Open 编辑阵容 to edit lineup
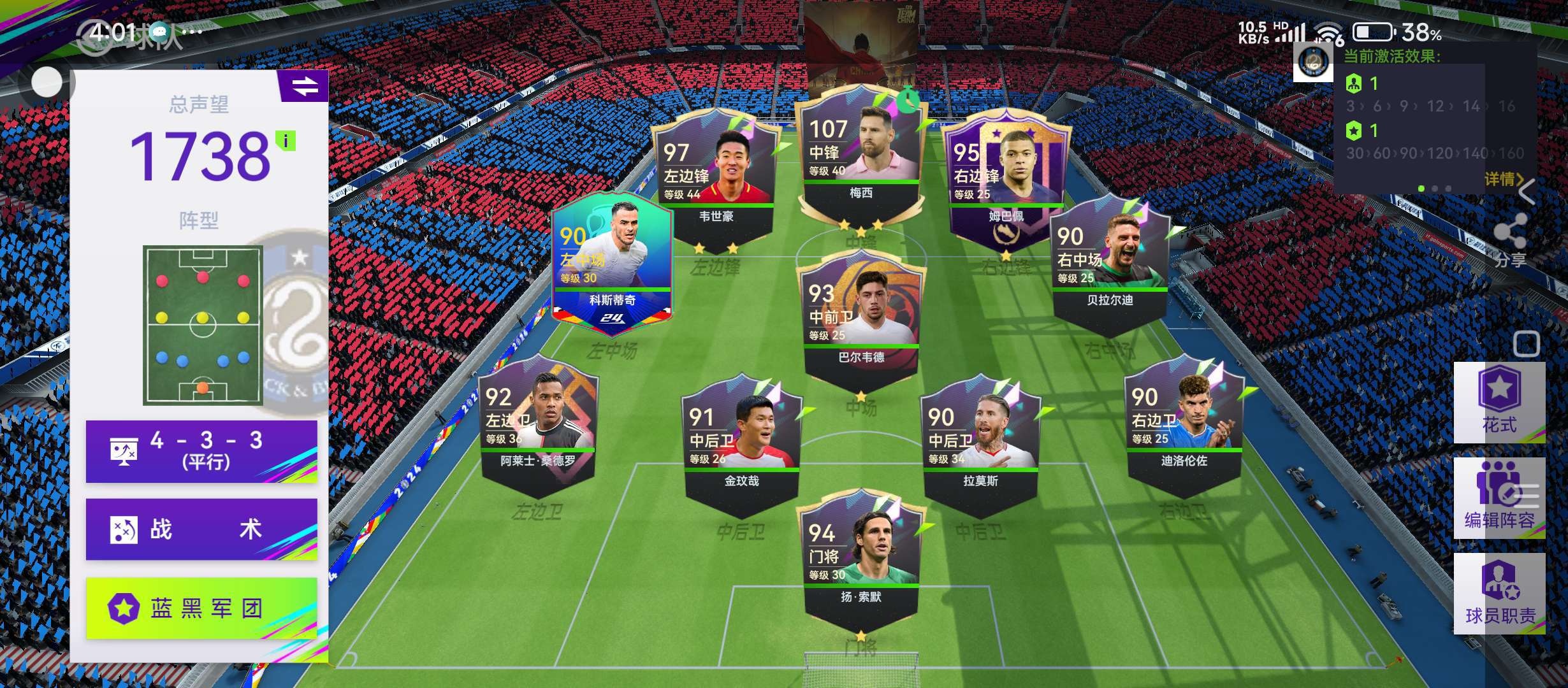Image resolution: width=1568 pixels, height=688 pixels. (x=1499, y=498)
